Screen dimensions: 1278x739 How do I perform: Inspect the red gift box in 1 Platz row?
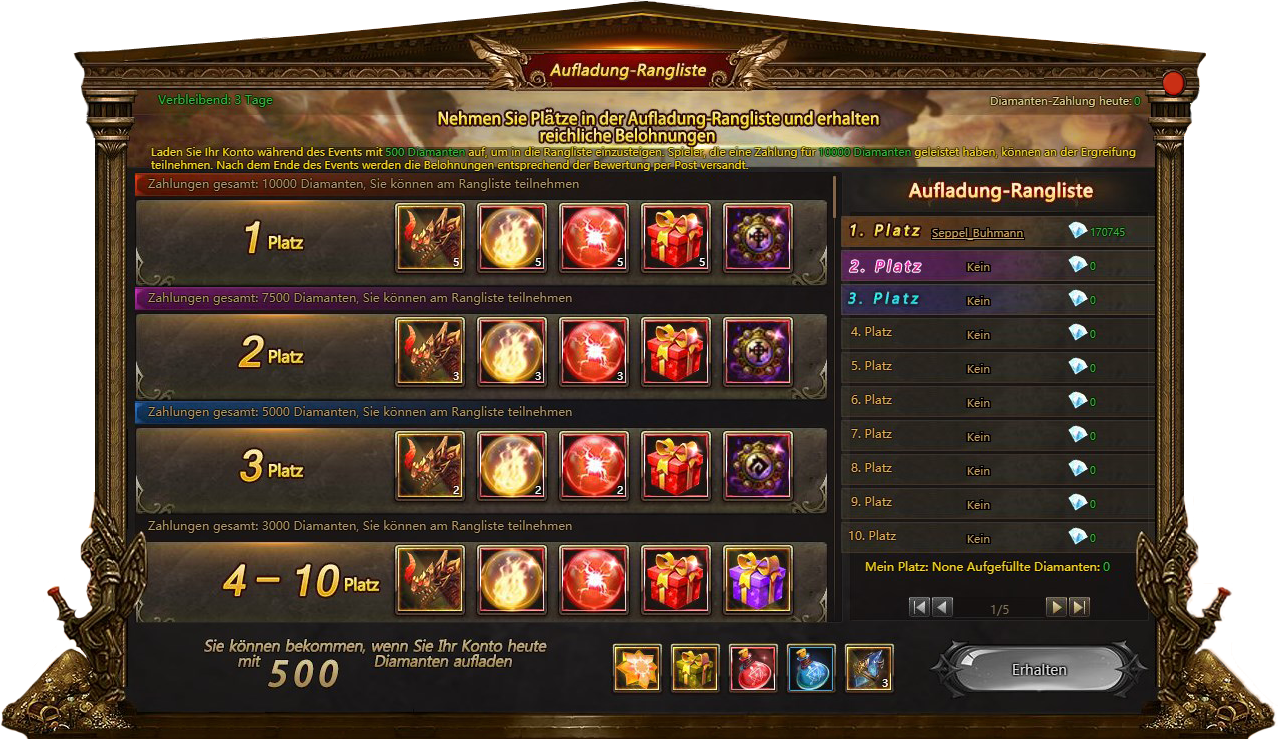click(x=675, y=238)
